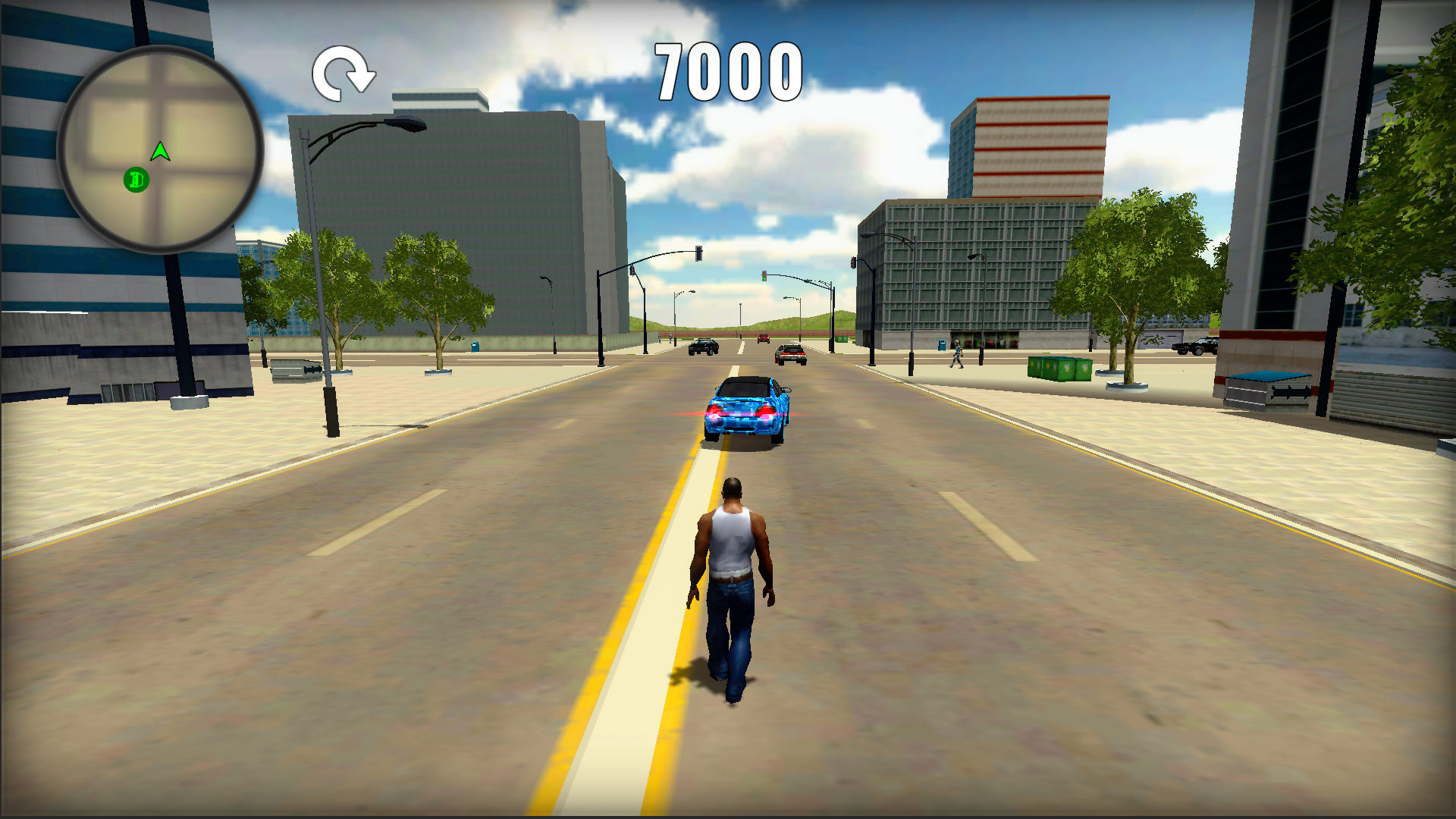Tap the player arrow inside the minimap
The height and width of the screenshot is (819, 1456).
pos(159,152)
